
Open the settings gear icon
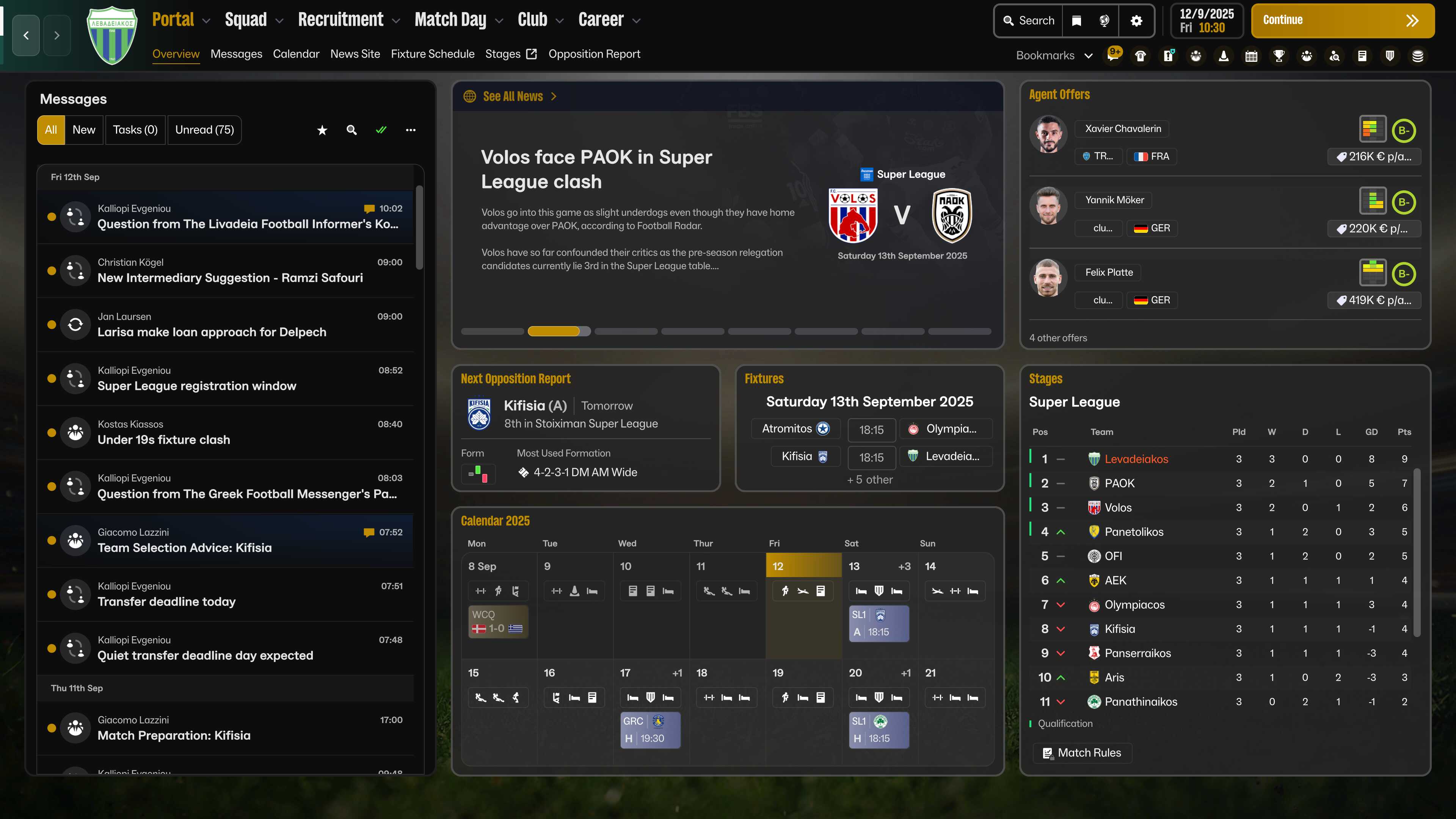[x=1136, y=21]
